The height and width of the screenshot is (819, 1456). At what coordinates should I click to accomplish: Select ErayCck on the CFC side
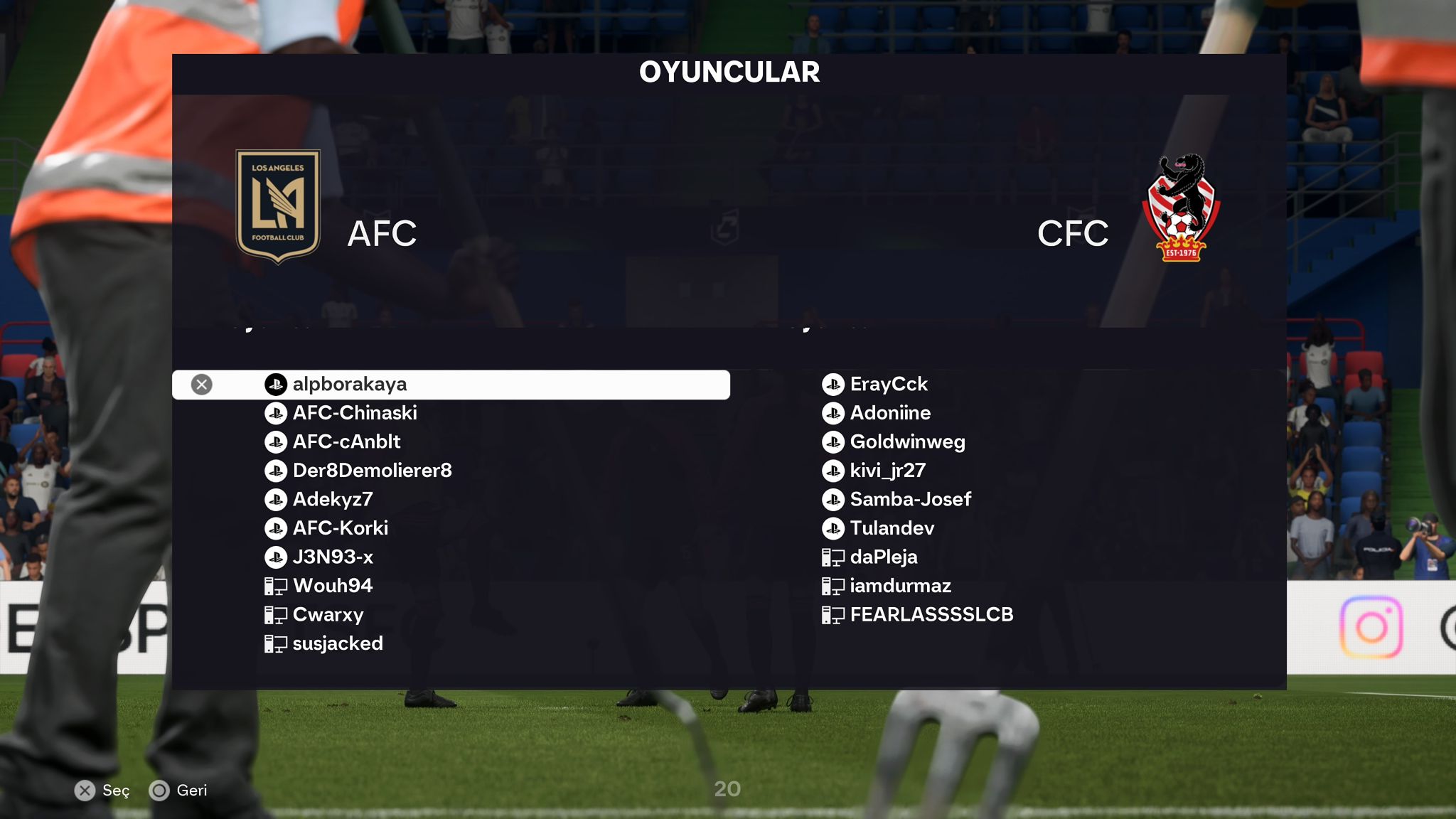click(x=889, y=385)
